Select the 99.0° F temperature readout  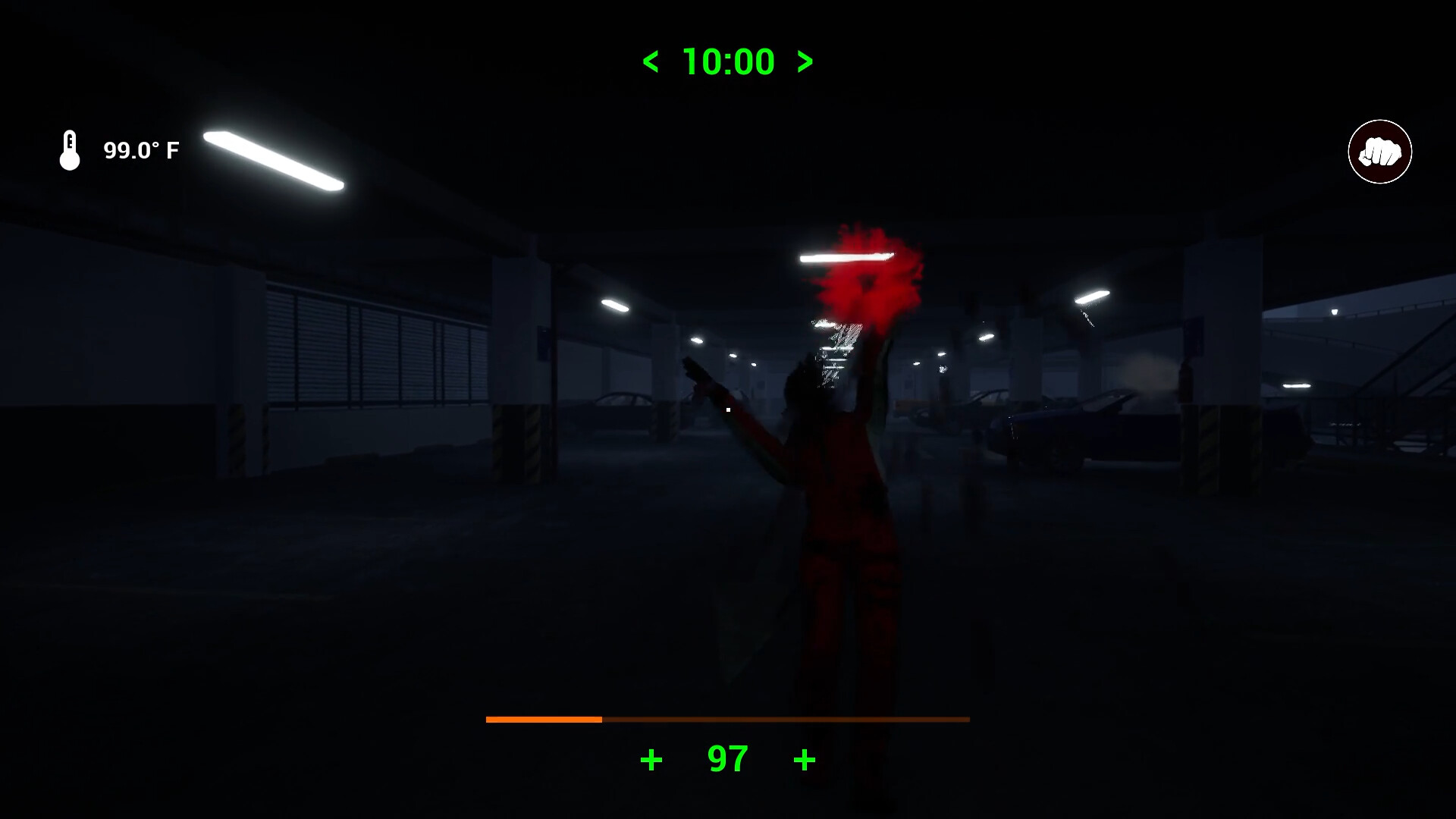pyautogui.click(x=140, y=149)
